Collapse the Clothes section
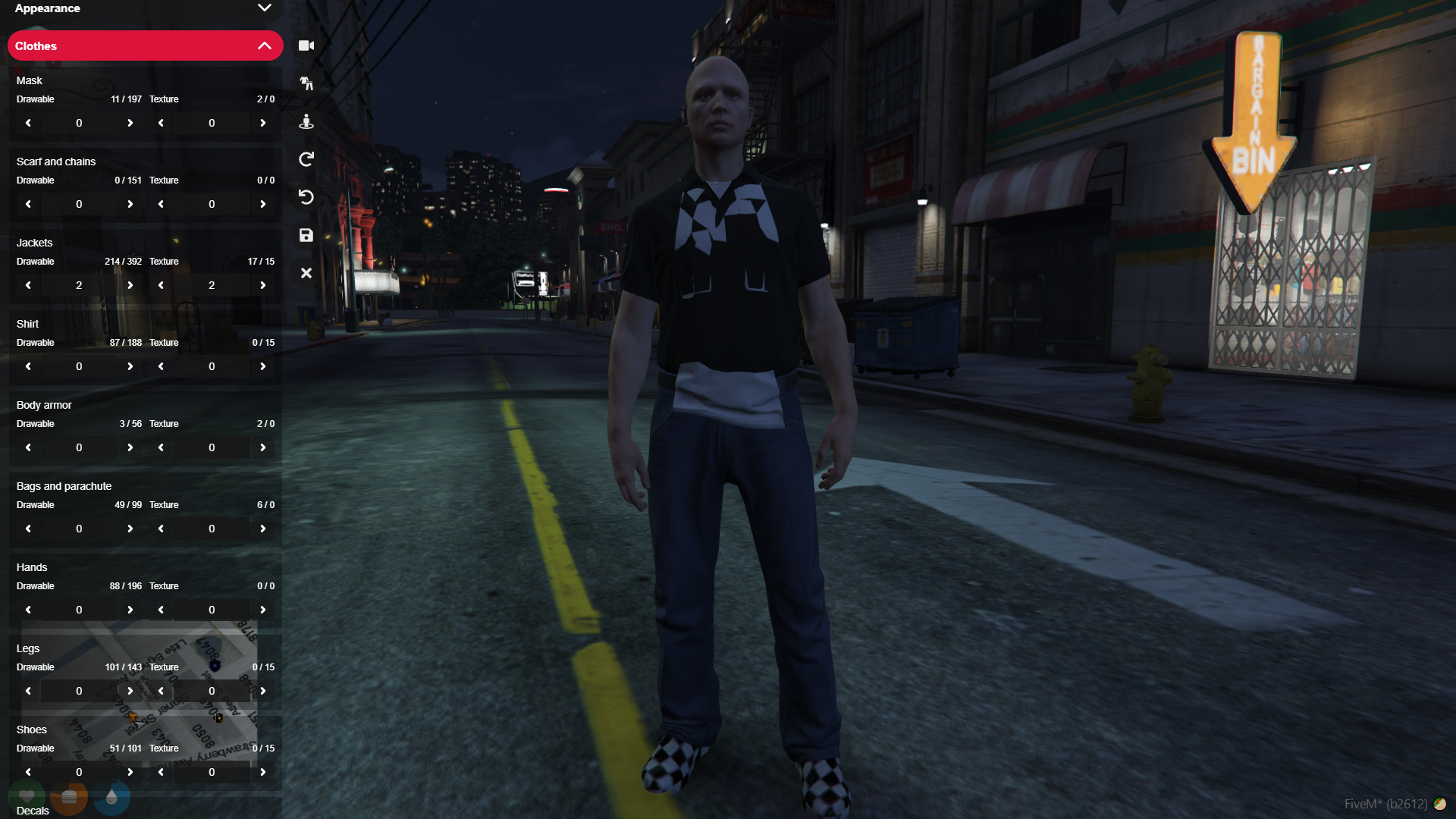The image size is (1456, 819). 265,45
